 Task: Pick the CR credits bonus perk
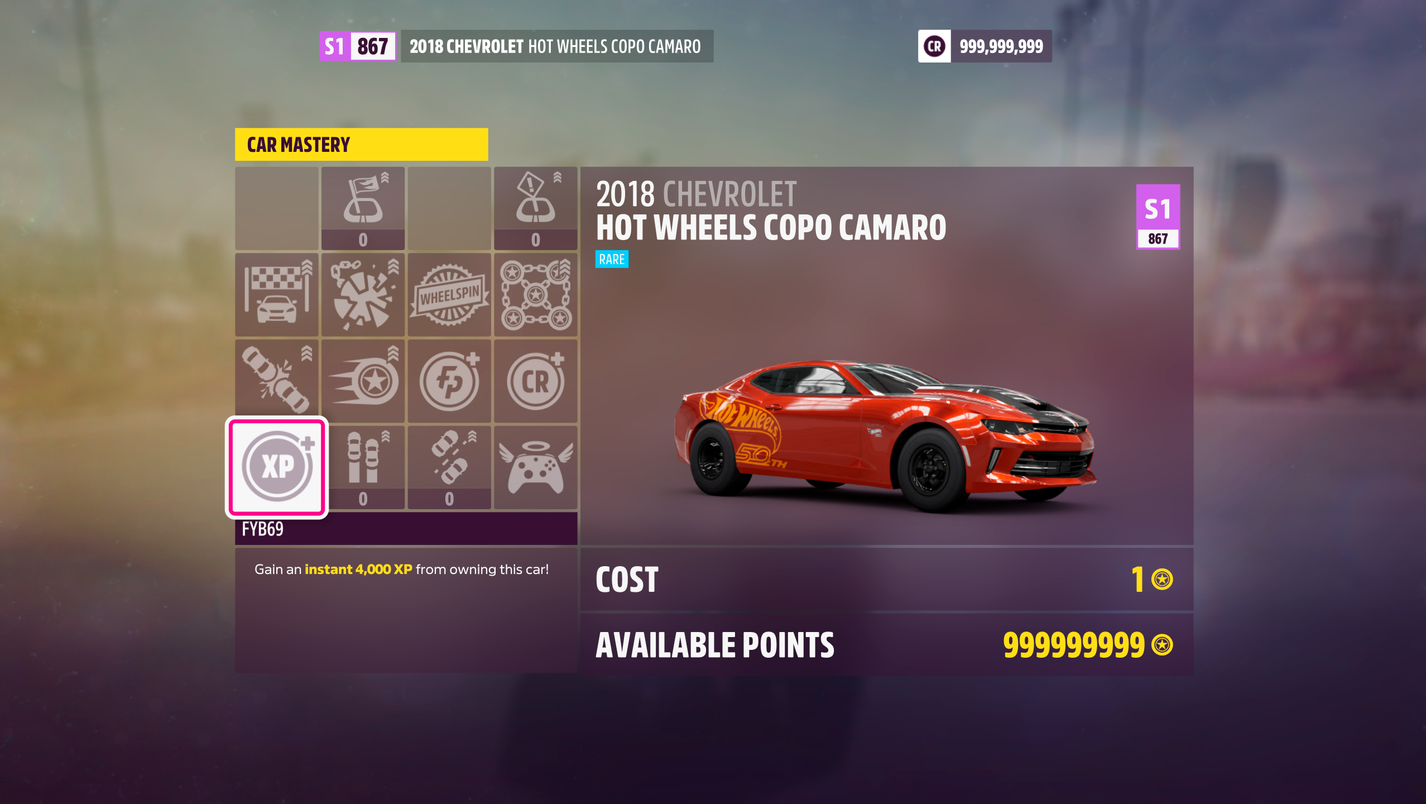point(535,381)
